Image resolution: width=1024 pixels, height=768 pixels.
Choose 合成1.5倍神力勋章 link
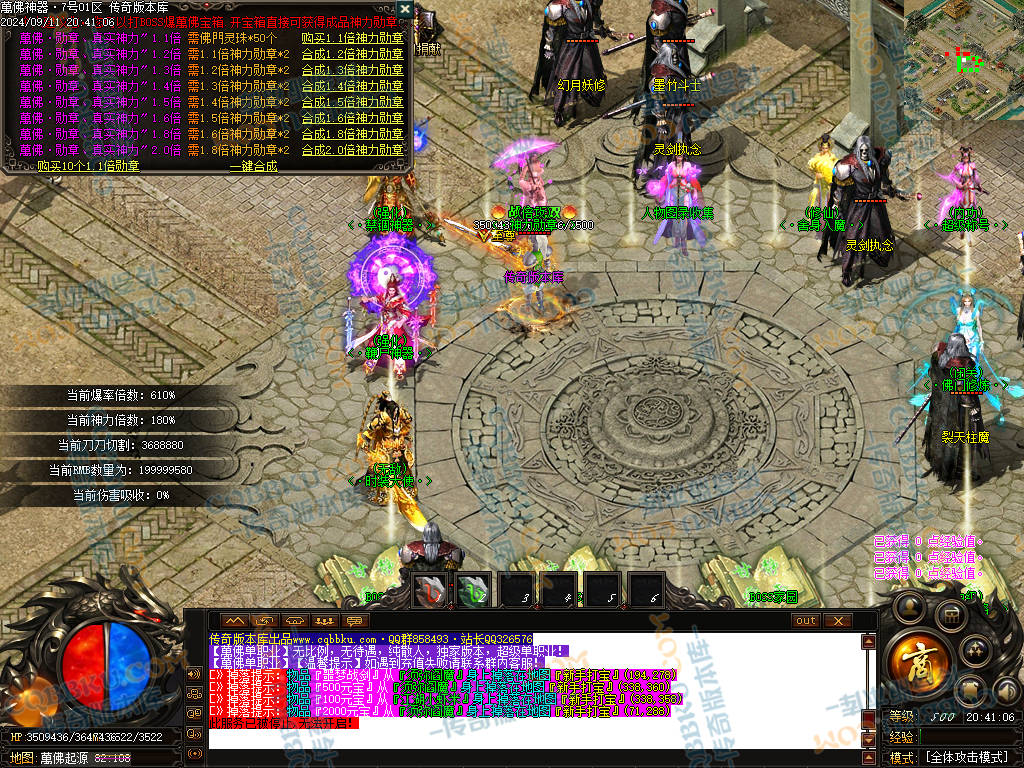pyautogui.click(x=352, y=102)
